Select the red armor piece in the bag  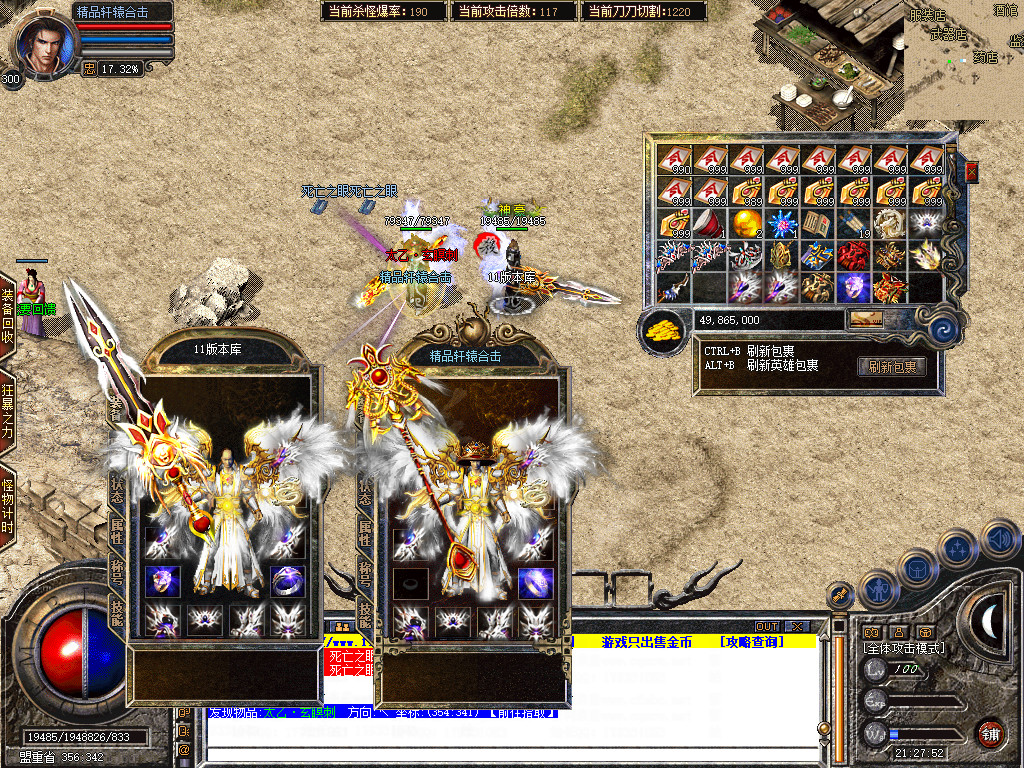[855, 255]
